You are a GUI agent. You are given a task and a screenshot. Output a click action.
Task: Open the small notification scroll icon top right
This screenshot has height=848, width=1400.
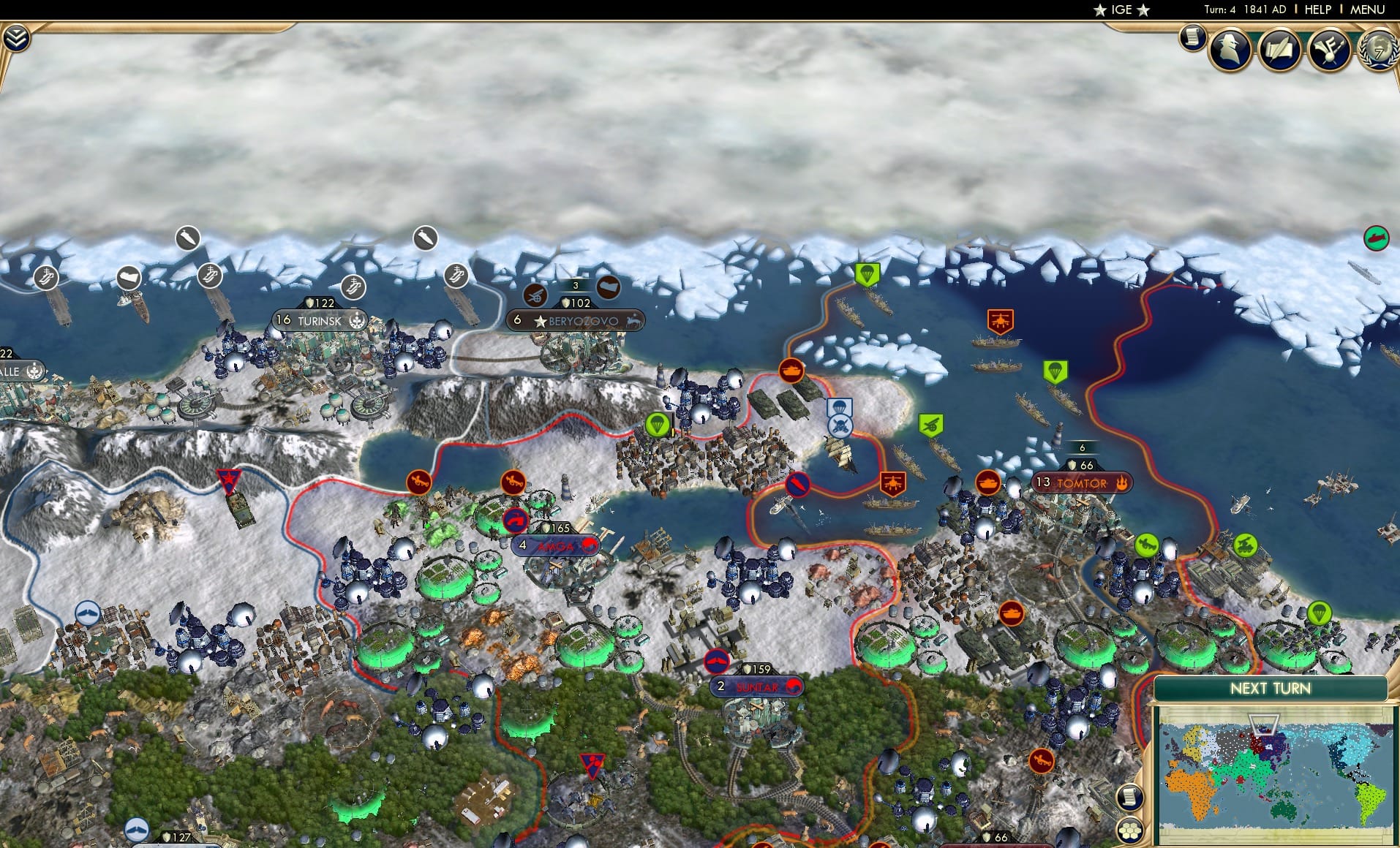click(1192, 38)
